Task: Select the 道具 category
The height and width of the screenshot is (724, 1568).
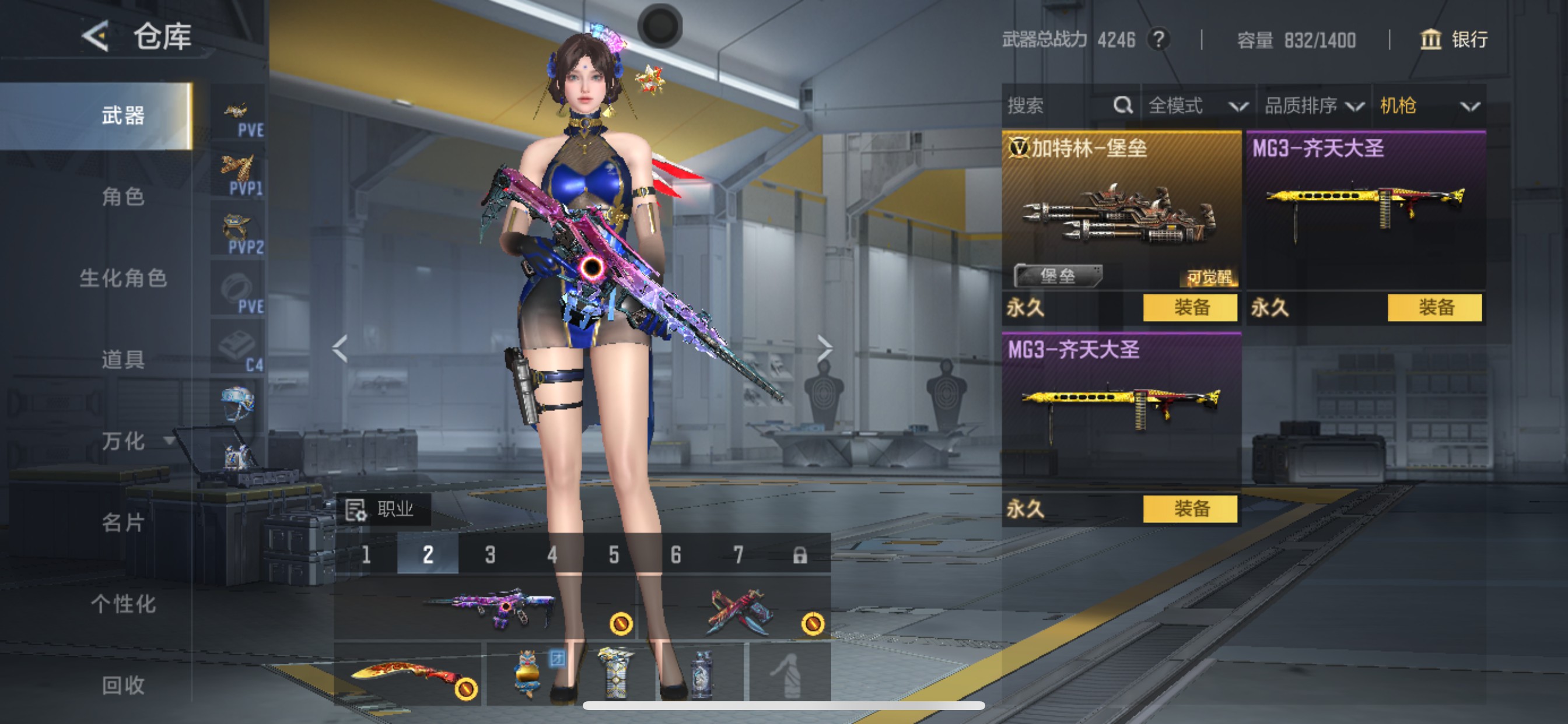Action: coord(123,360)
